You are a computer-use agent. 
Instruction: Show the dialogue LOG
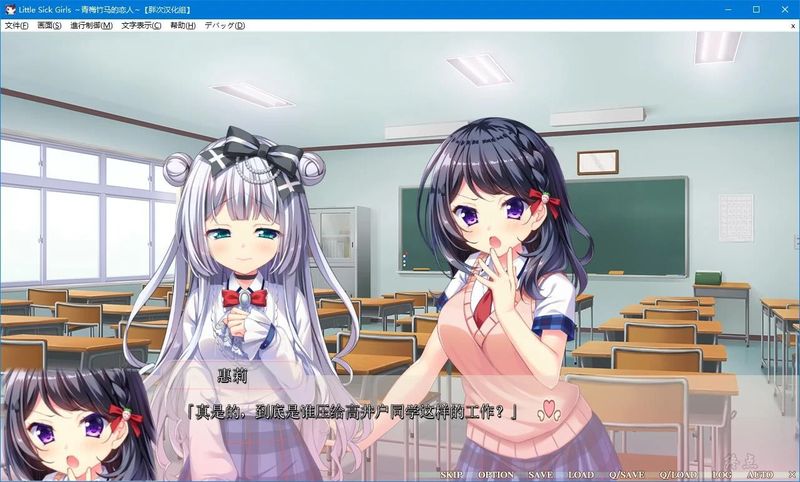722,475
